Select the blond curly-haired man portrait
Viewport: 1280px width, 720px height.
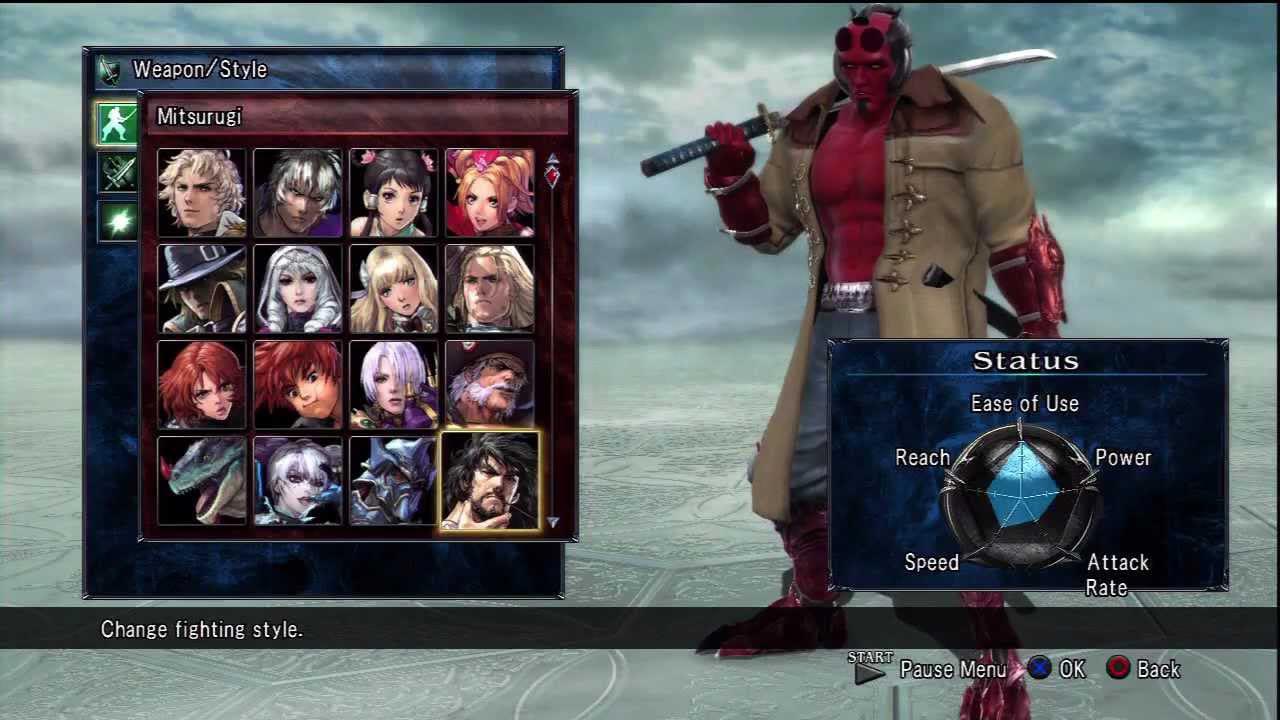[201, 192]
